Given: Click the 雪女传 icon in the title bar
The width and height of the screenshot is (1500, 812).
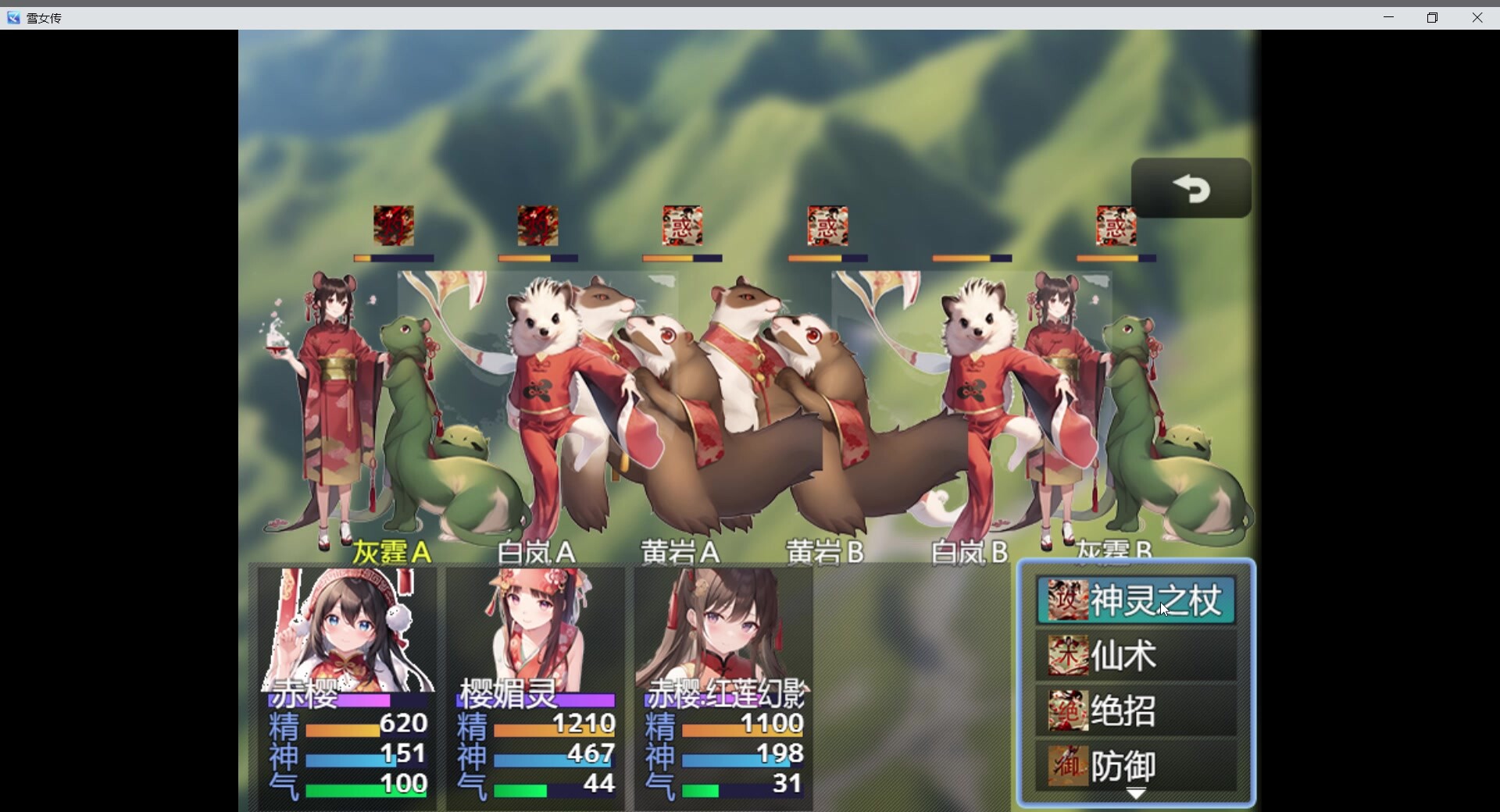Looking at the screenshot, I should coord(12,17).
